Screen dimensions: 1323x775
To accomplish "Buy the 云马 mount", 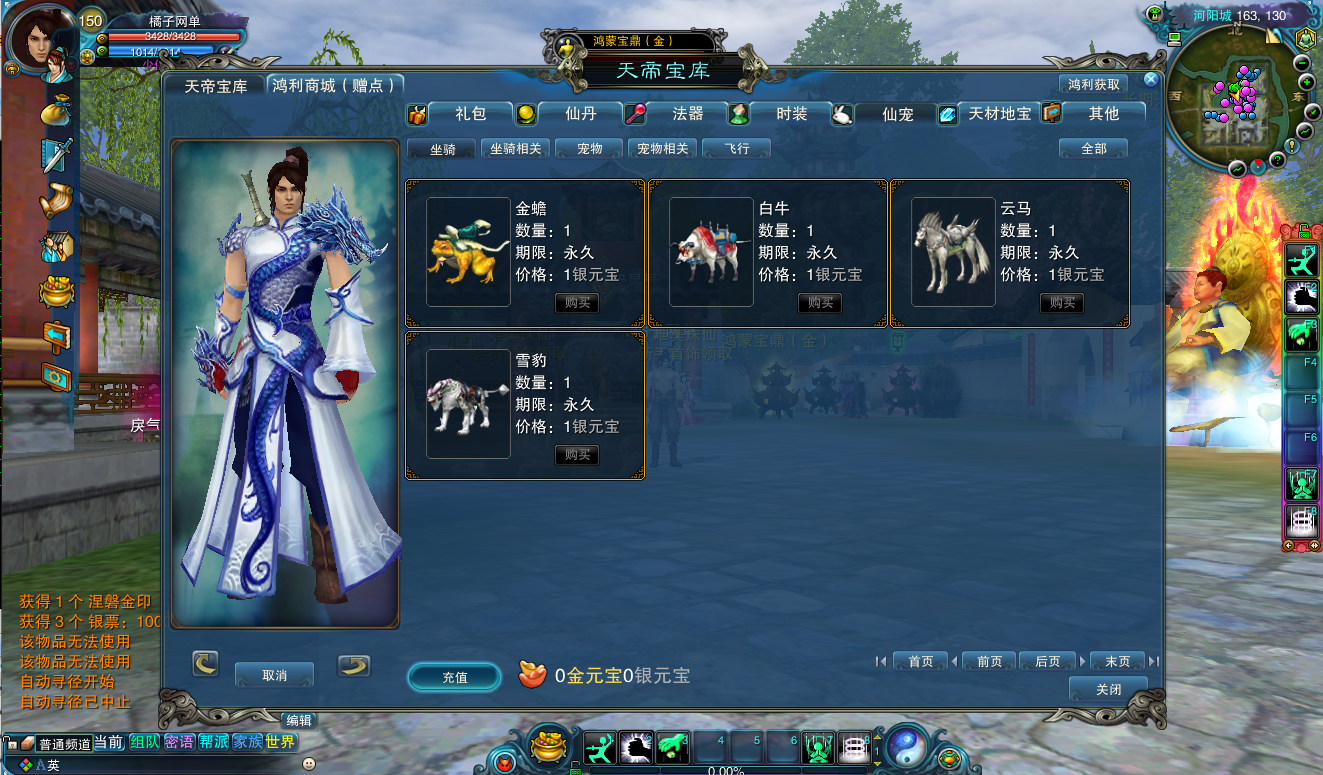I will pos(1061,303).
